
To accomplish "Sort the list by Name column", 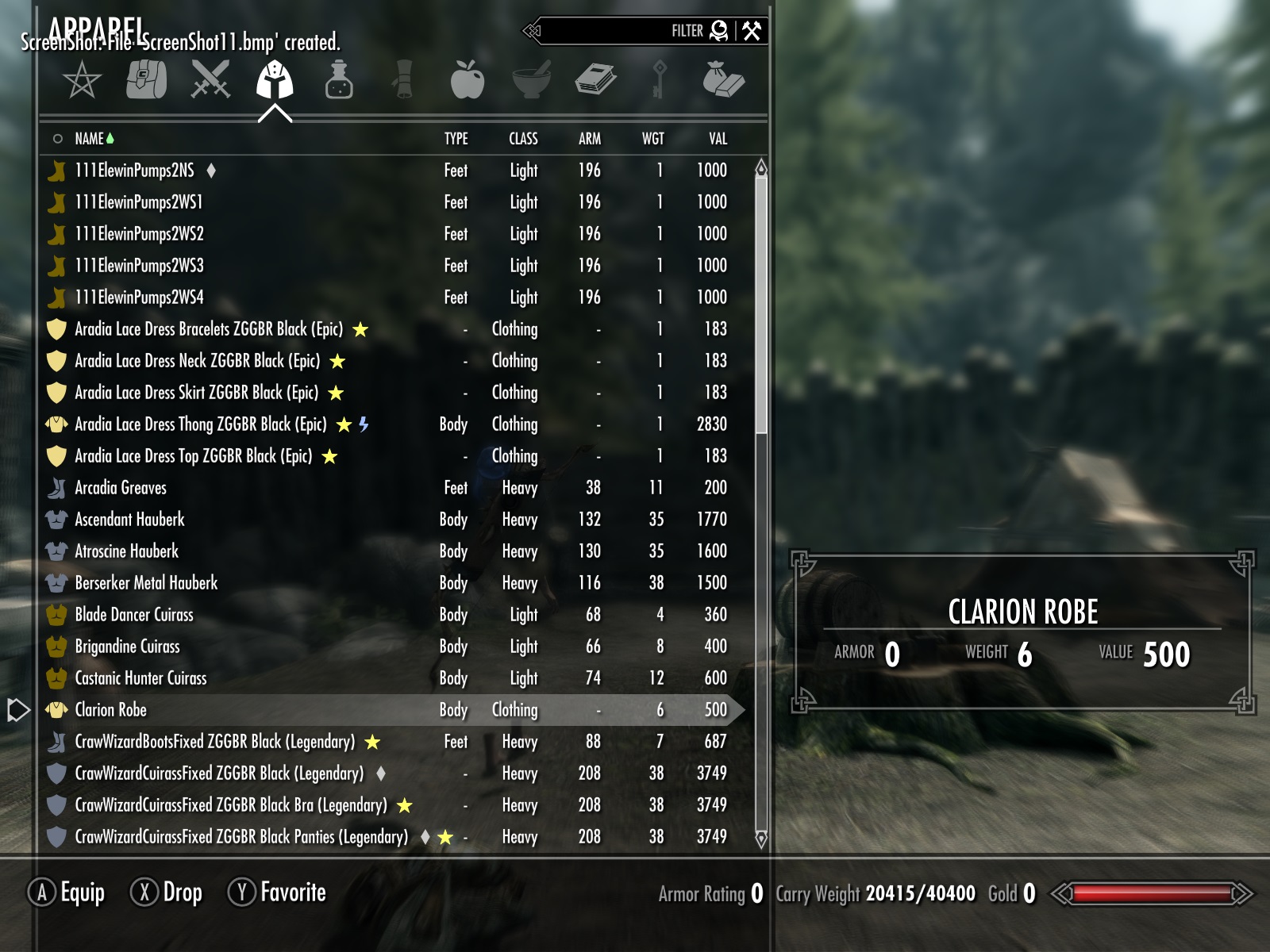I will click(89, 139).
